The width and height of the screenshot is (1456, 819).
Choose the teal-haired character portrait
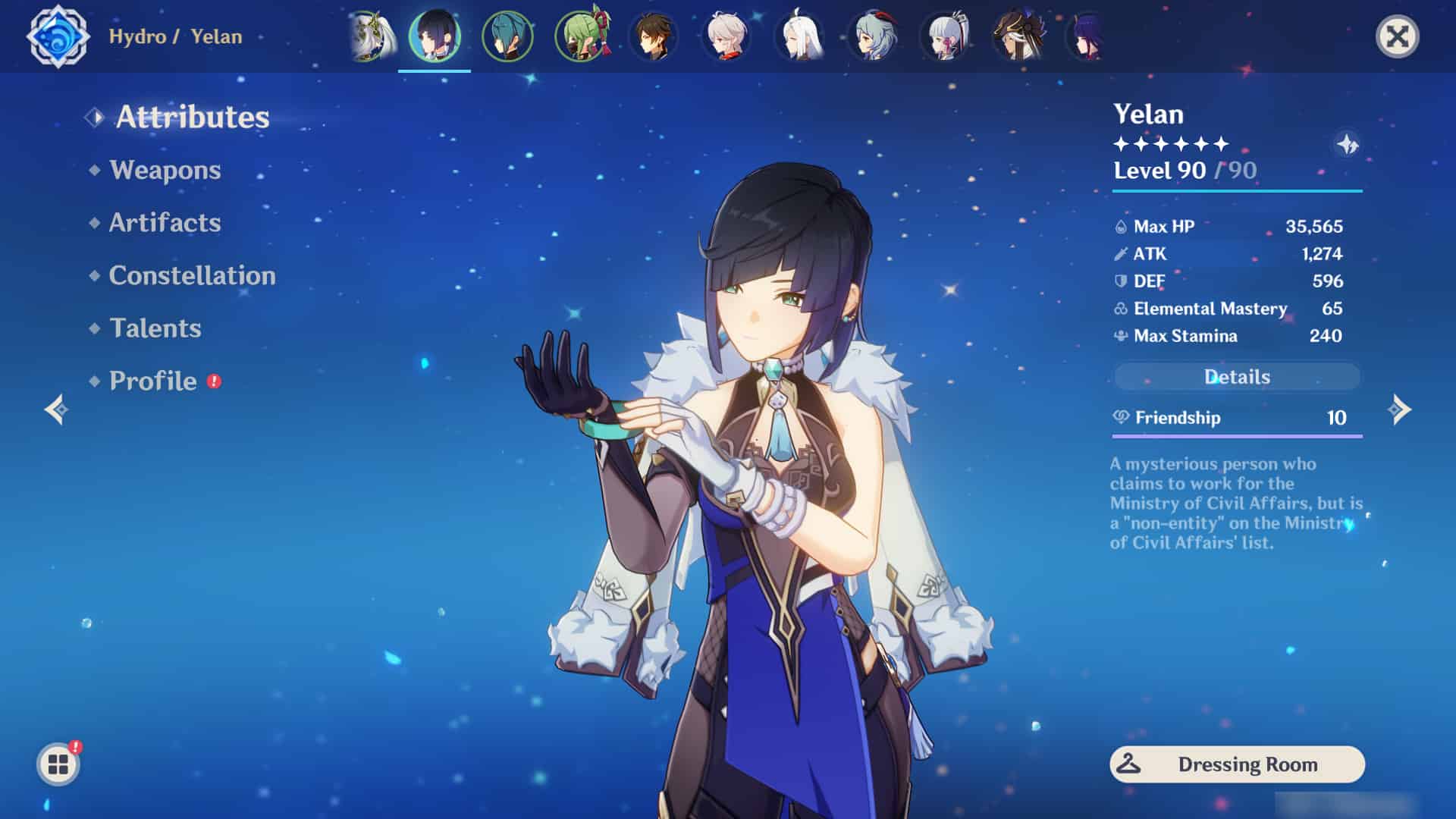507,36
